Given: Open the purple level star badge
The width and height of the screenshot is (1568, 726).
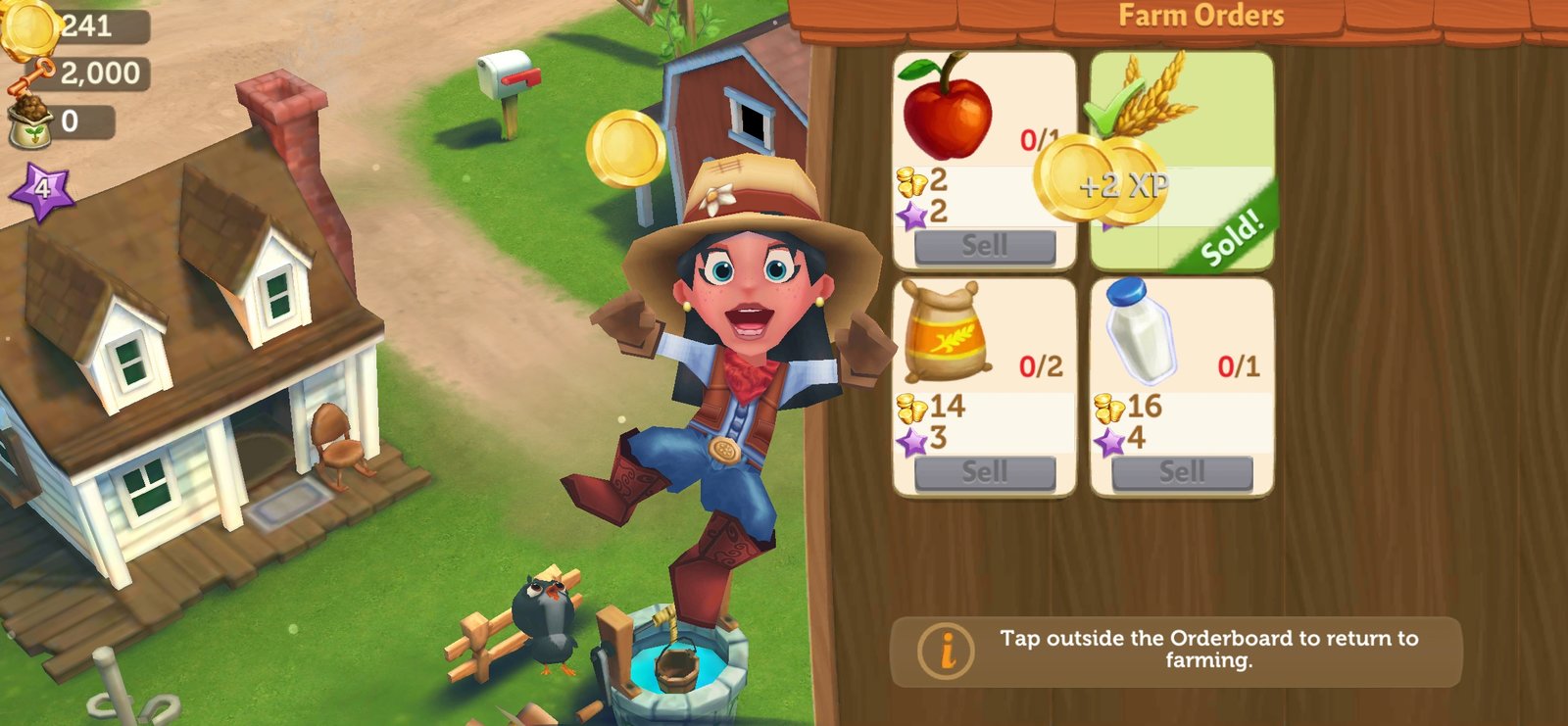Looking at the screenshot, I should (x=41, y=189).
